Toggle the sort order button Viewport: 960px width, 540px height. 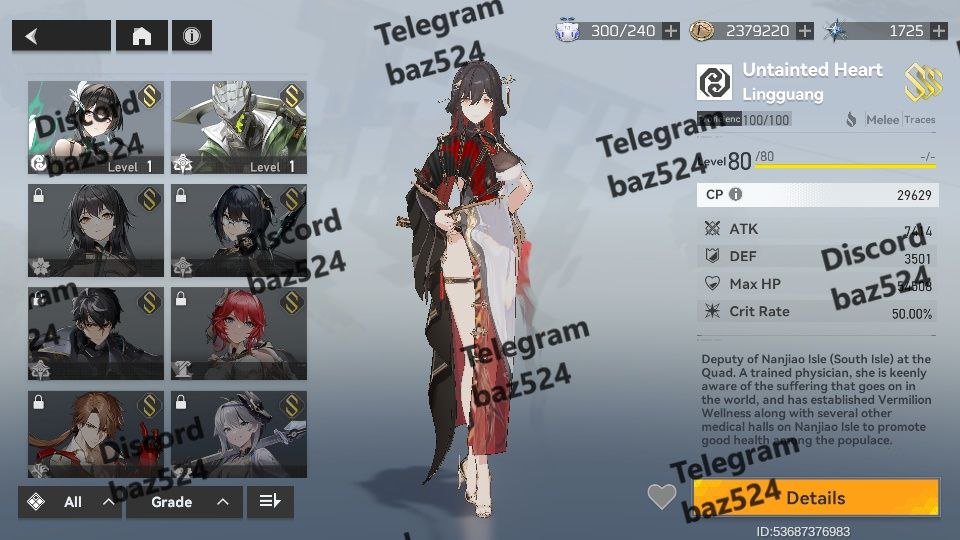click(270, 502)
